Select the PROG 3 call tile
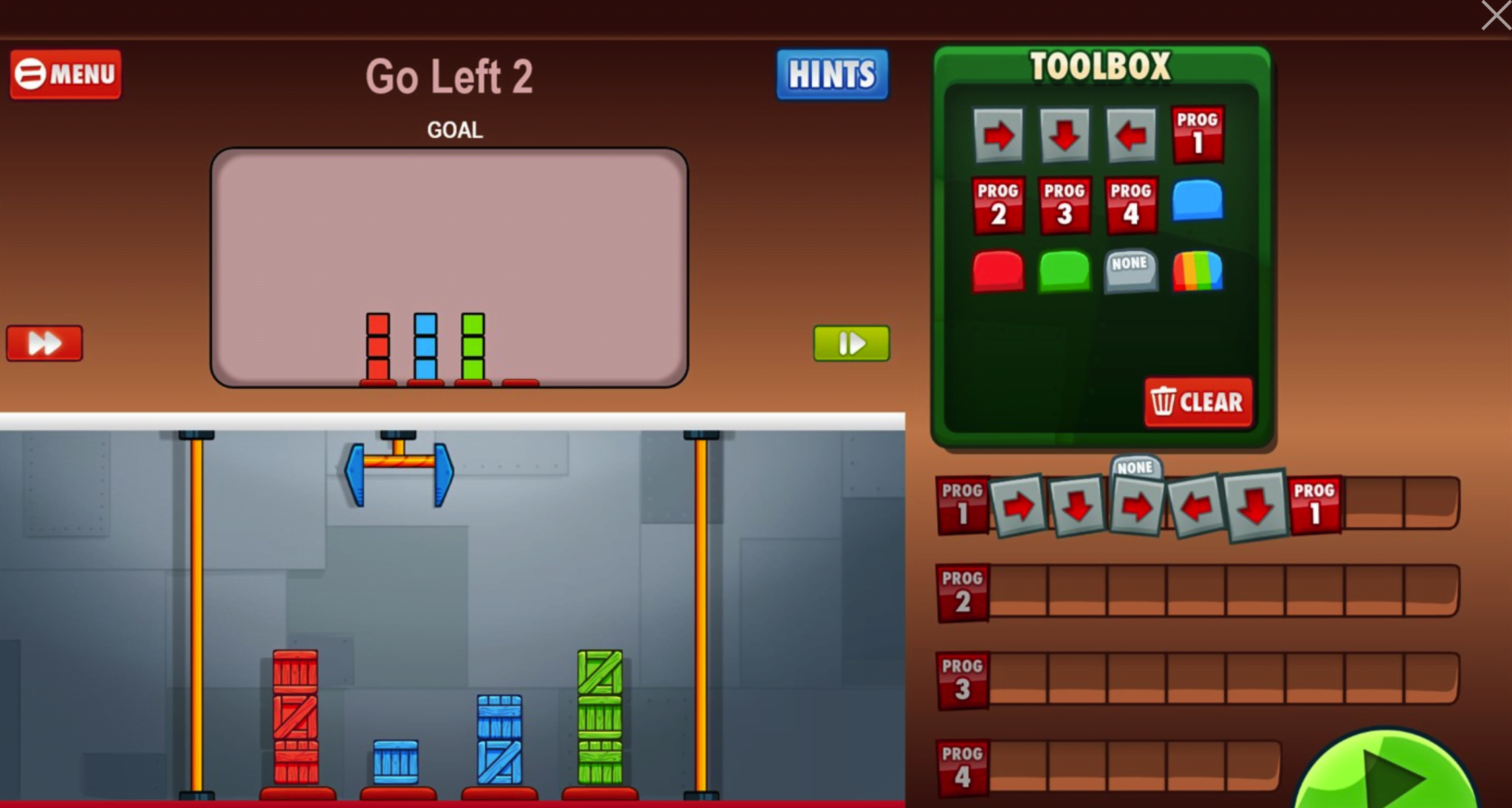1512x808 pixels. (1065, 204)
